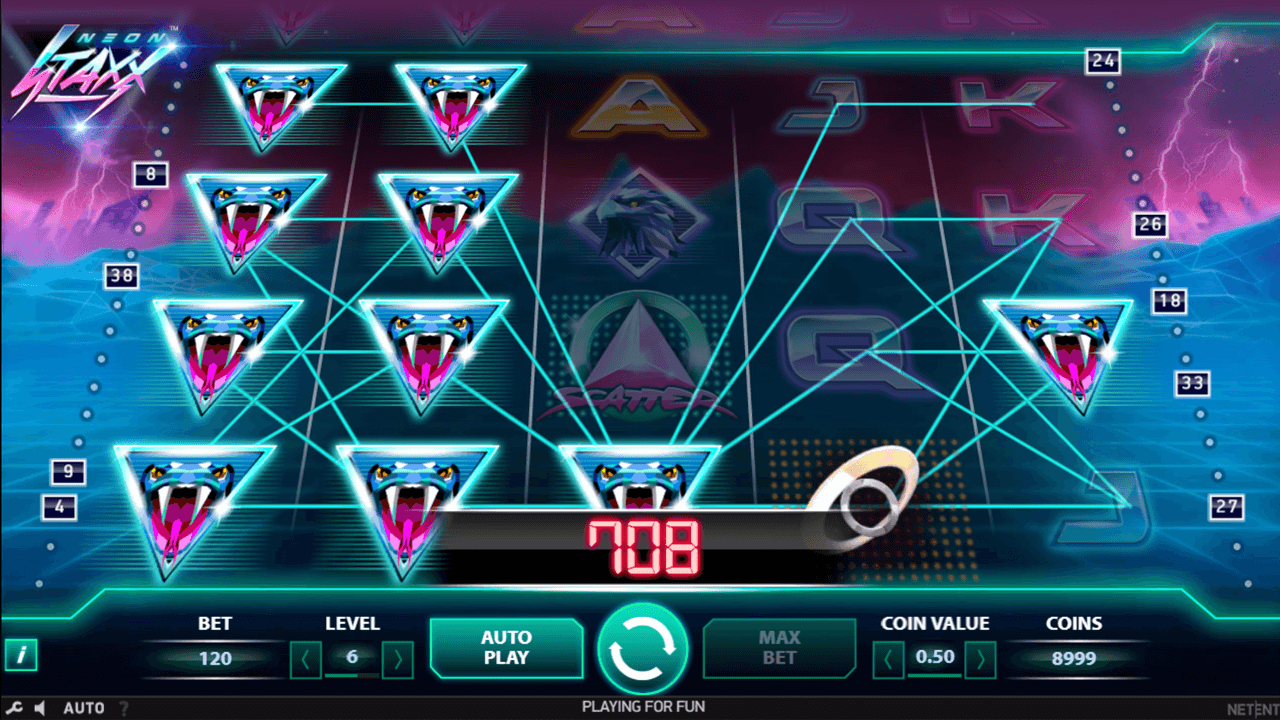1280x720 pixels.
Task: Decrease the bet level
Action: 306,659
